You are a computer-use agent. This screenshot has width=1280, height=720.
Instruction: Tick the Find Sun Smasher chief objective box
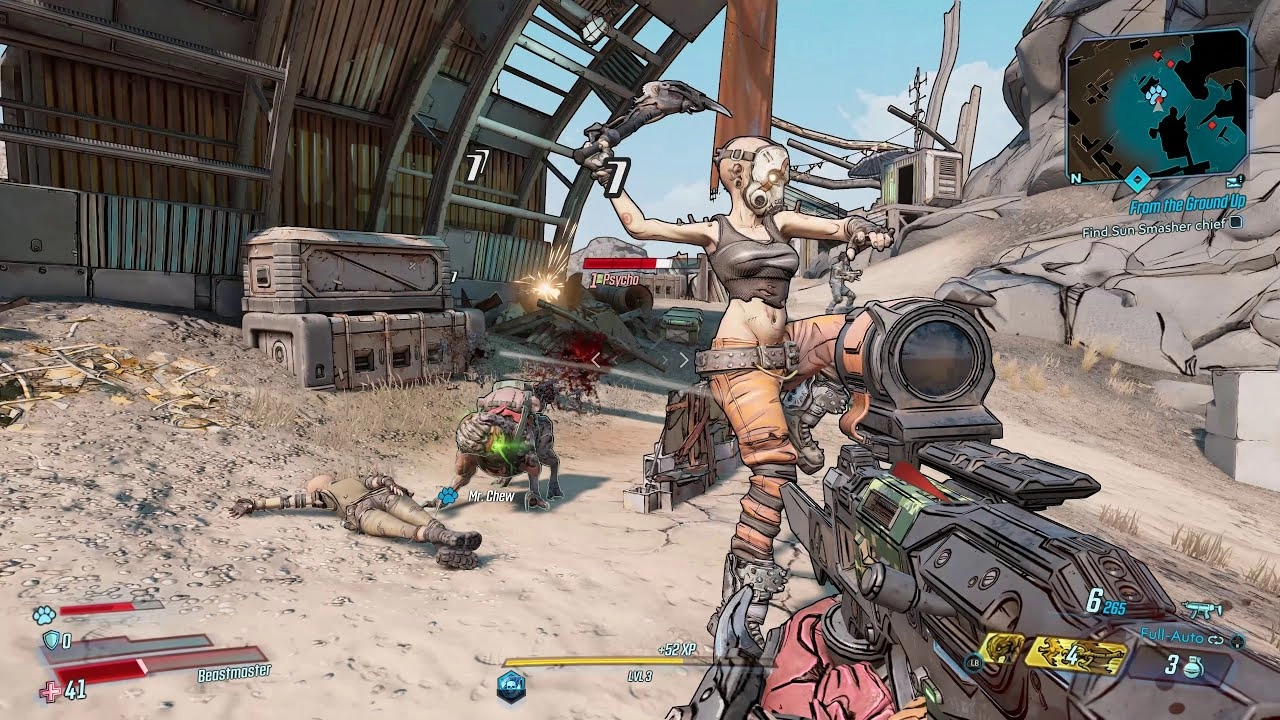pos(1236,224)
